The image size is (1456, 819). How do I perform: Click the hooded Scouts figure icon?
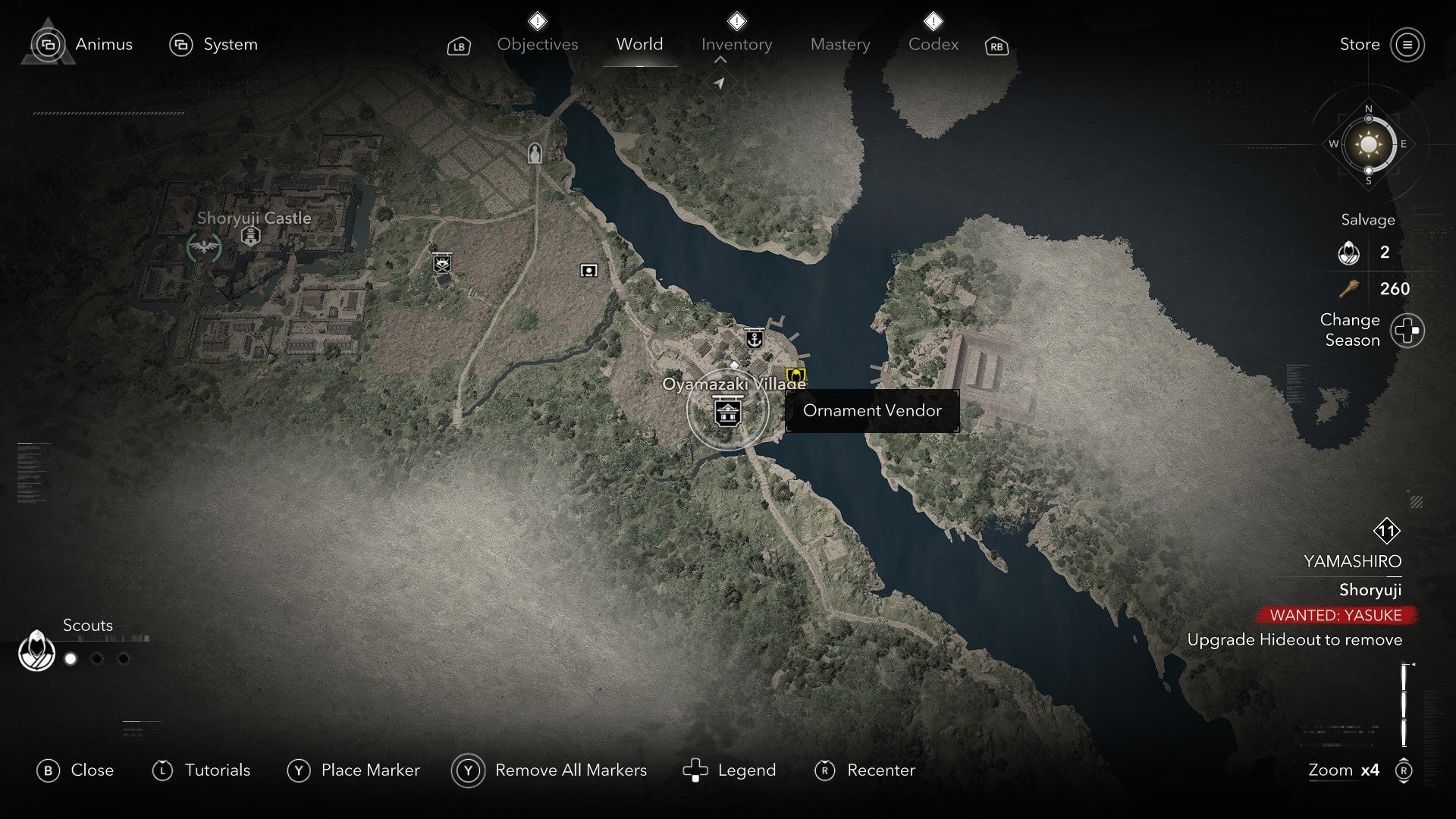point(36,651)
